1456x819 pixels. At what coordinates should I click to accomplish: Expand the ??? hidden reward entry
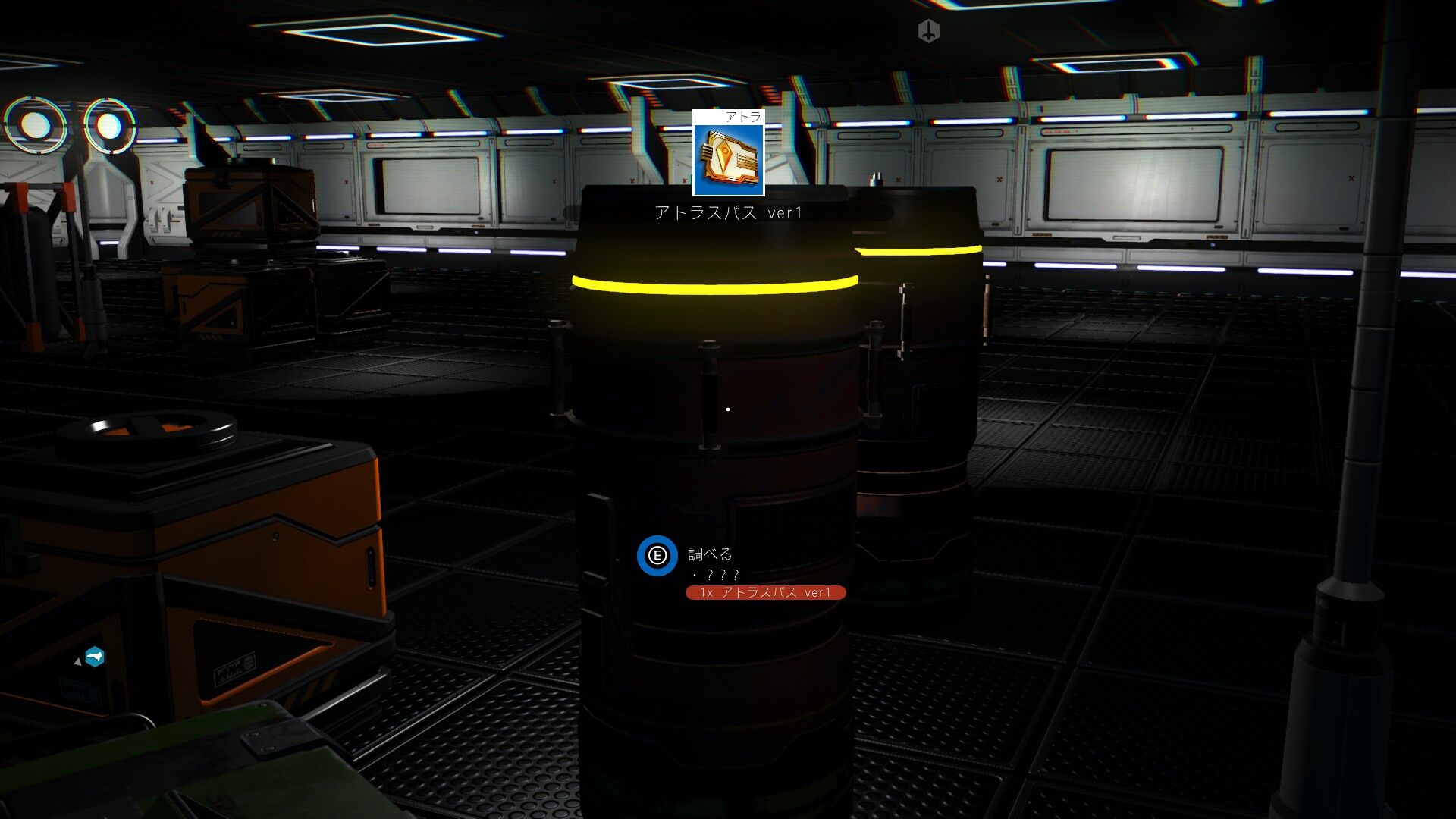[x=717, y=576]
